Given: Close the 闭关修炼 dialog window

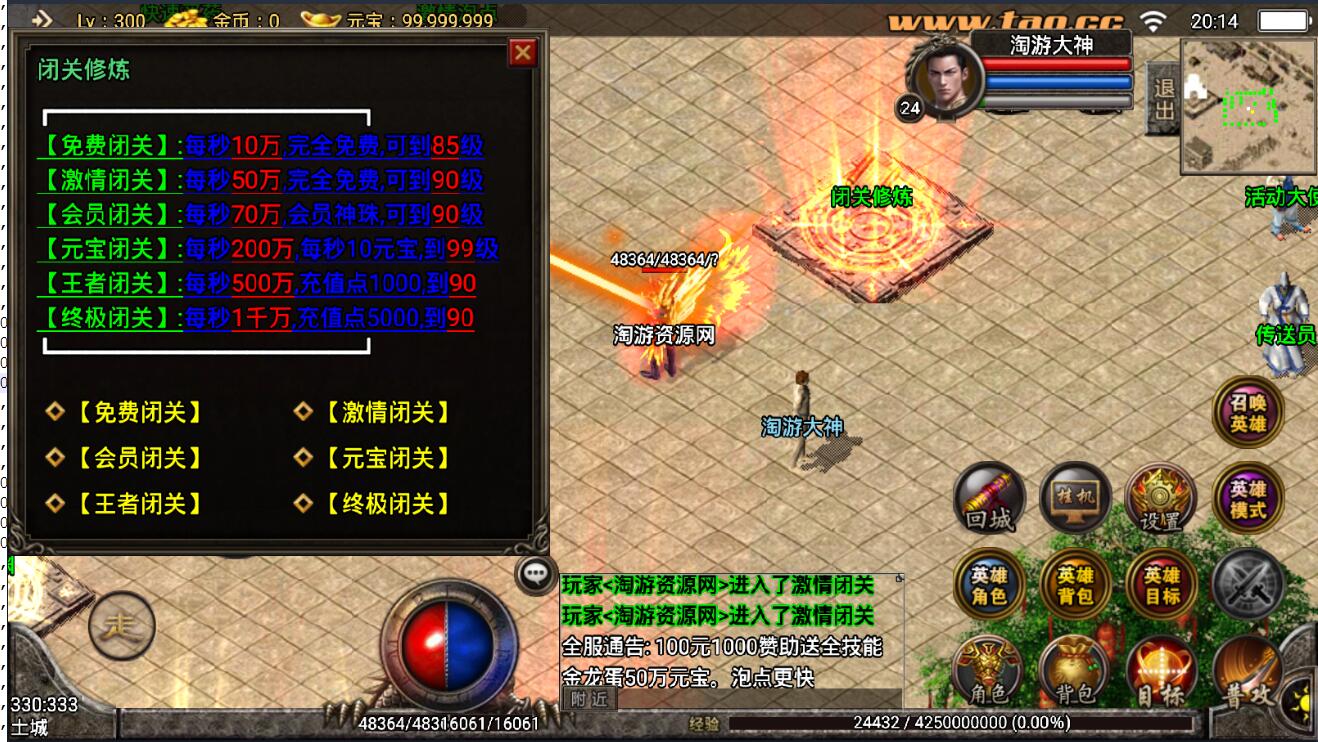Looking at the screenshot, I should tap(522, 52).
